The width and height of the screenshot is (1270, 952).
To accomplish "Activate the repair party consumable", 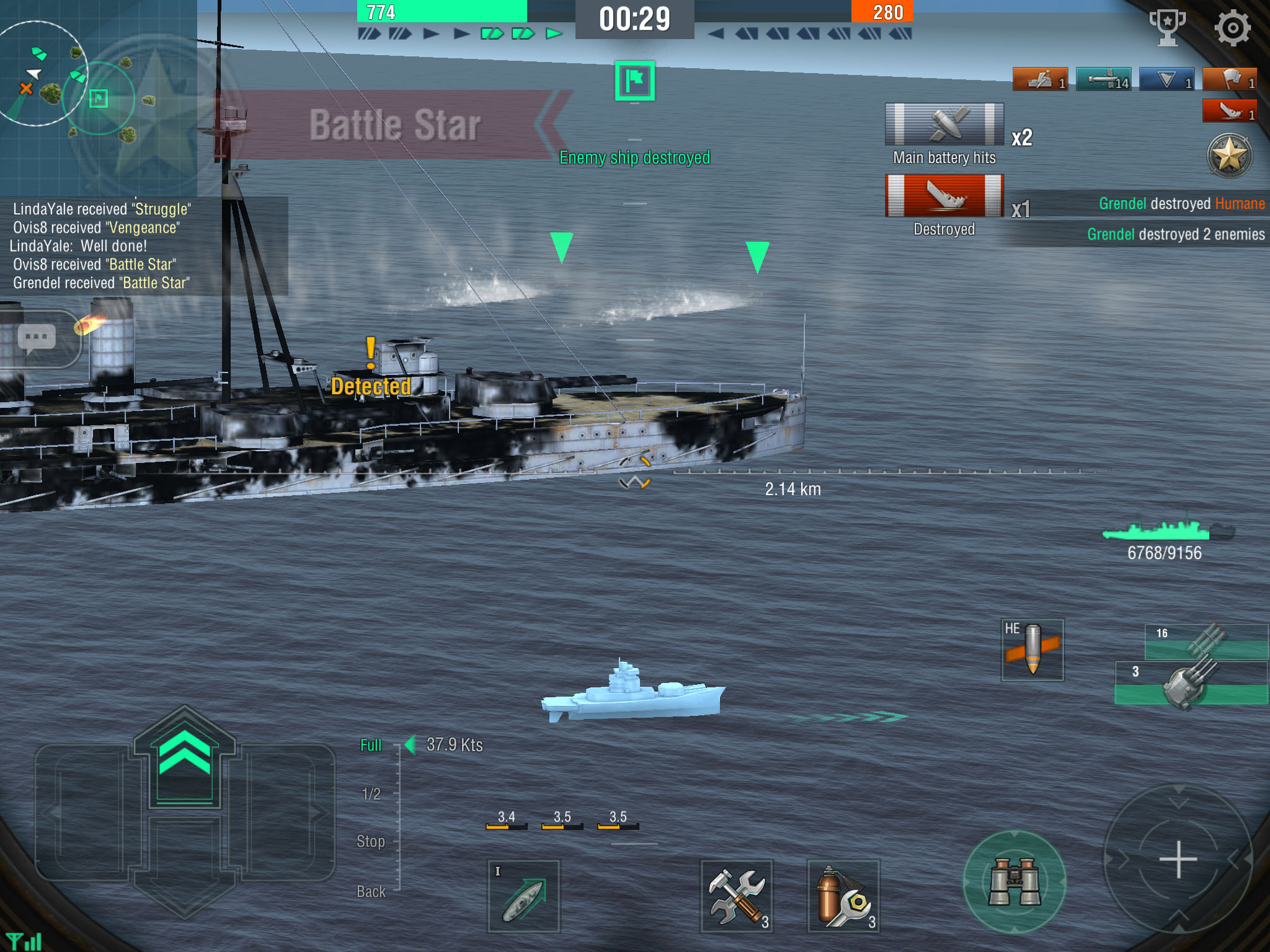I will (x=737, y=896).
